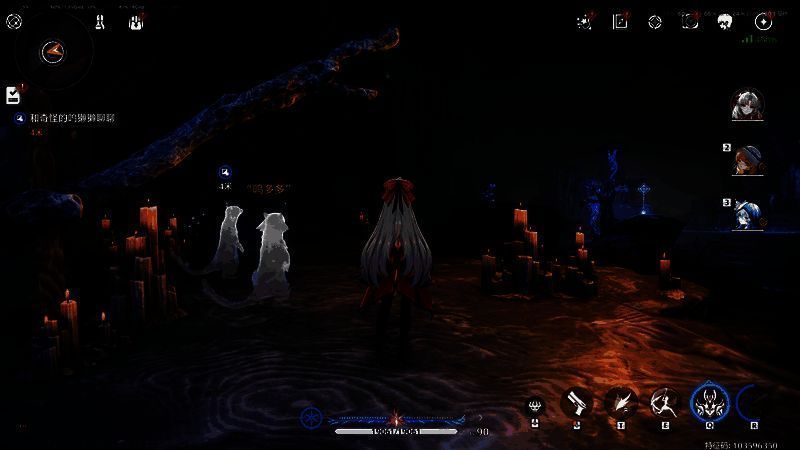This screenshot has height=450, width=800.
Task: Open the sparkle-burst icon in the top-right bar
Action: pyautogui.click(x=584, y=21)
